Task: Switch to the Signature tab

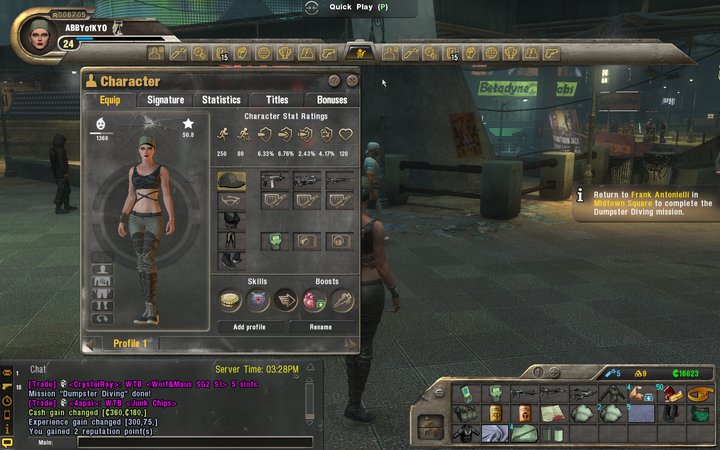Action: tap(165, 100)
